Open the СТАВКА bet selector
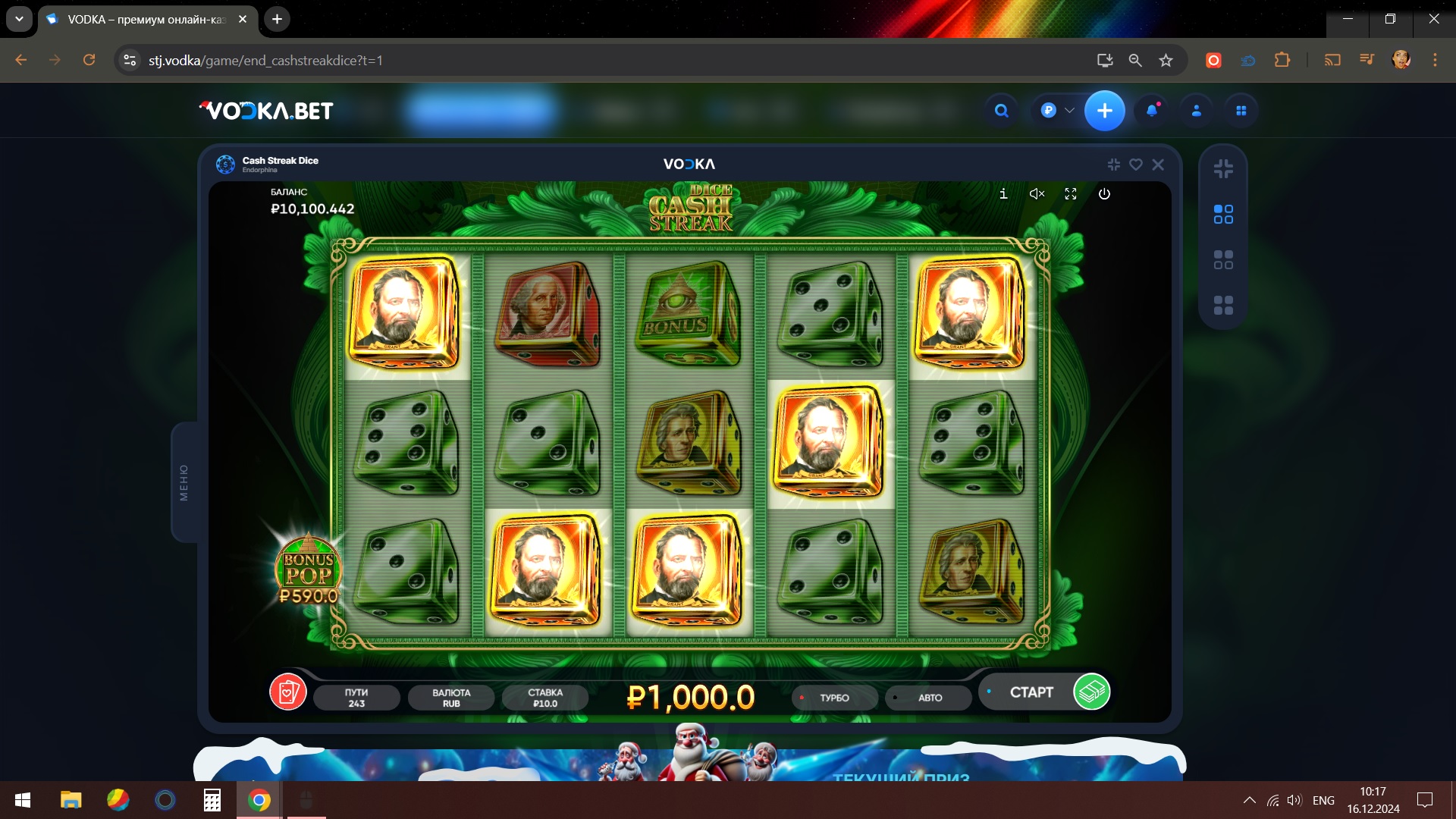 [x=545, y=698]
